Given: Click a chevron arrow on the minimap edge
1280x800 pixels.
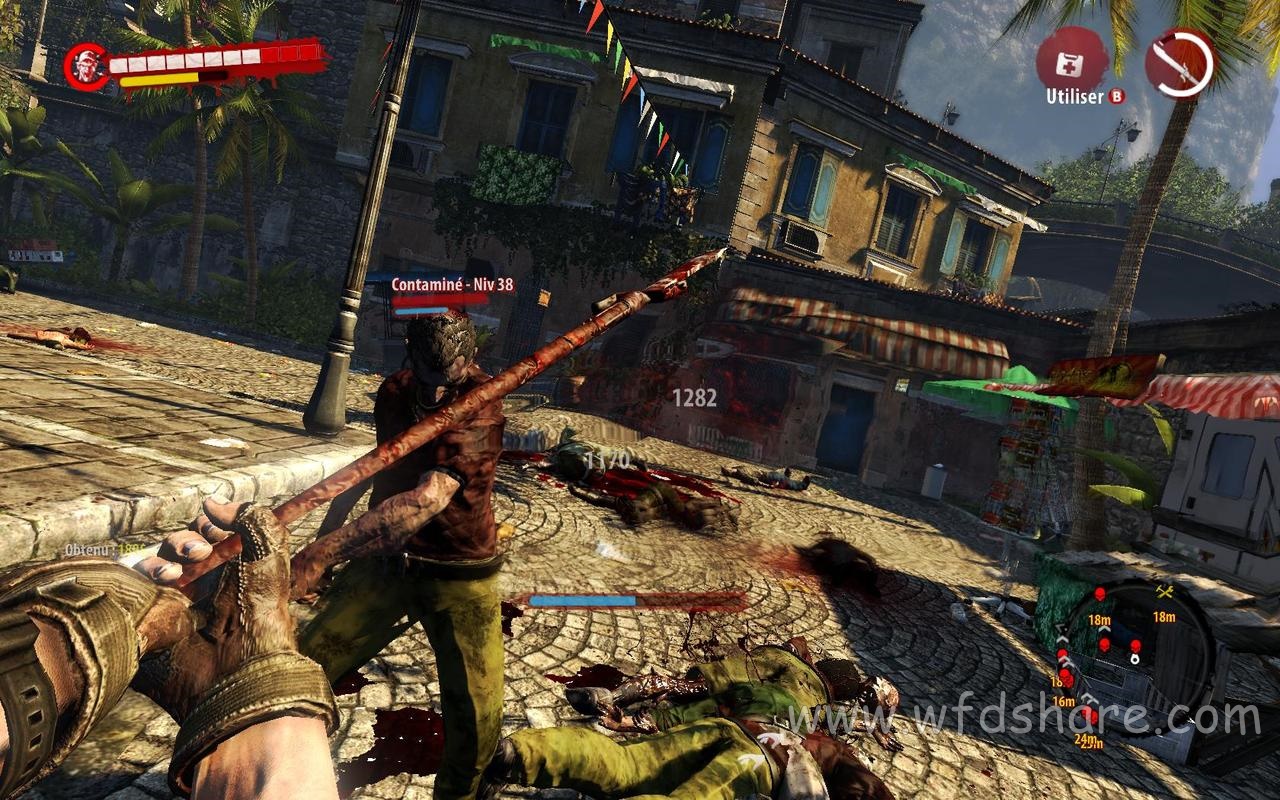Looking at the screenshot, I should pos(1062,638).
